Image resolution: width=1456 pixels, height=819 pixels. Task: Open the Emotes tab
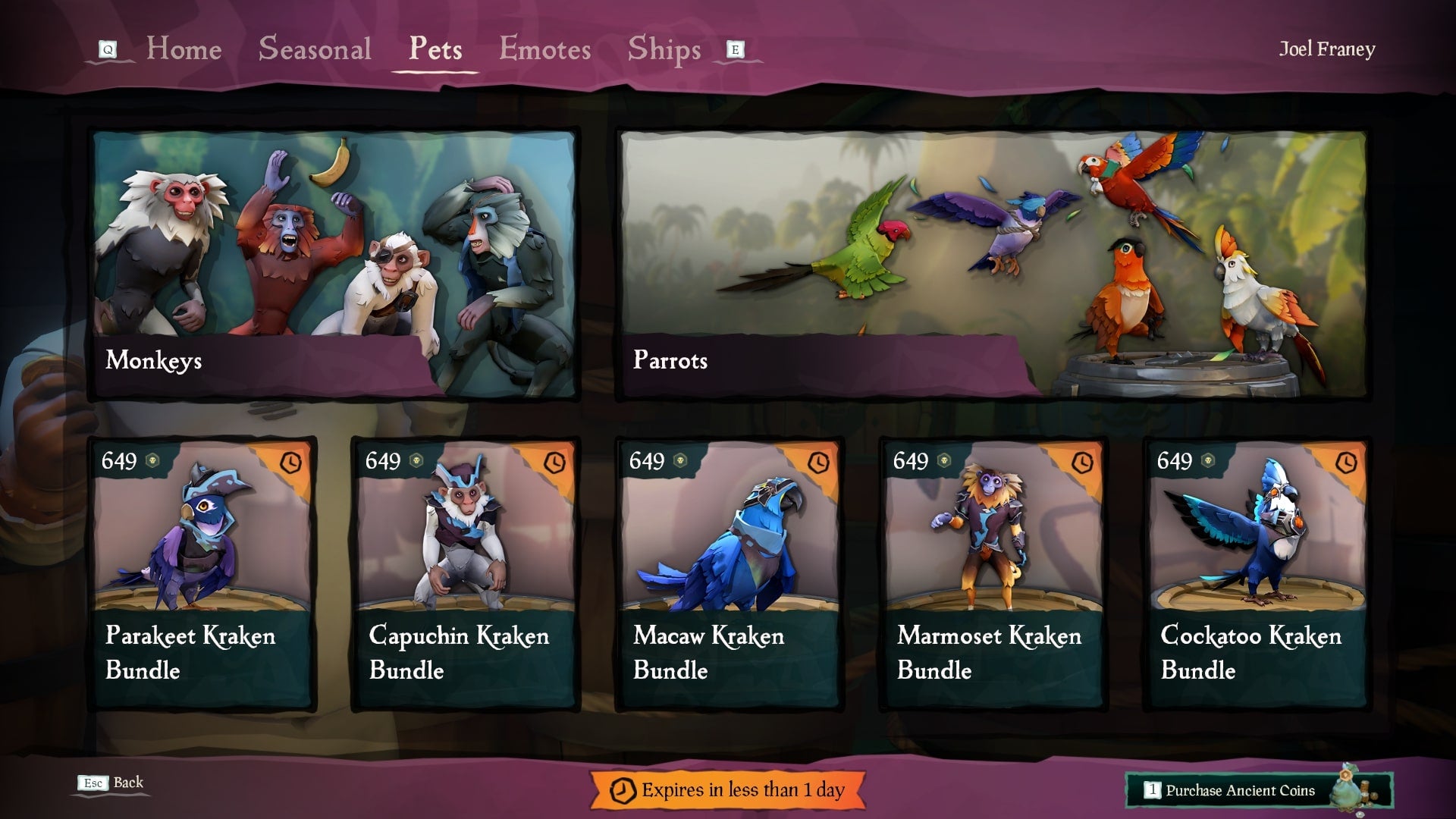click(x=544, y=49)
